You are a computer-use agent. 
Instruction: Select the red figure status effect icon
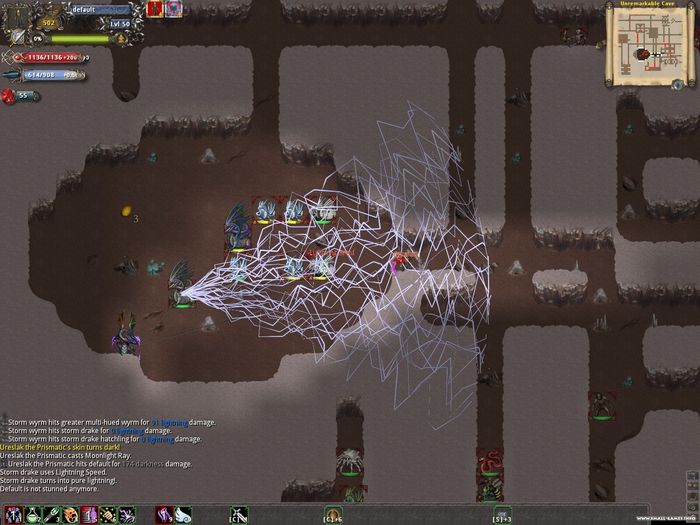tap(155, 9)
